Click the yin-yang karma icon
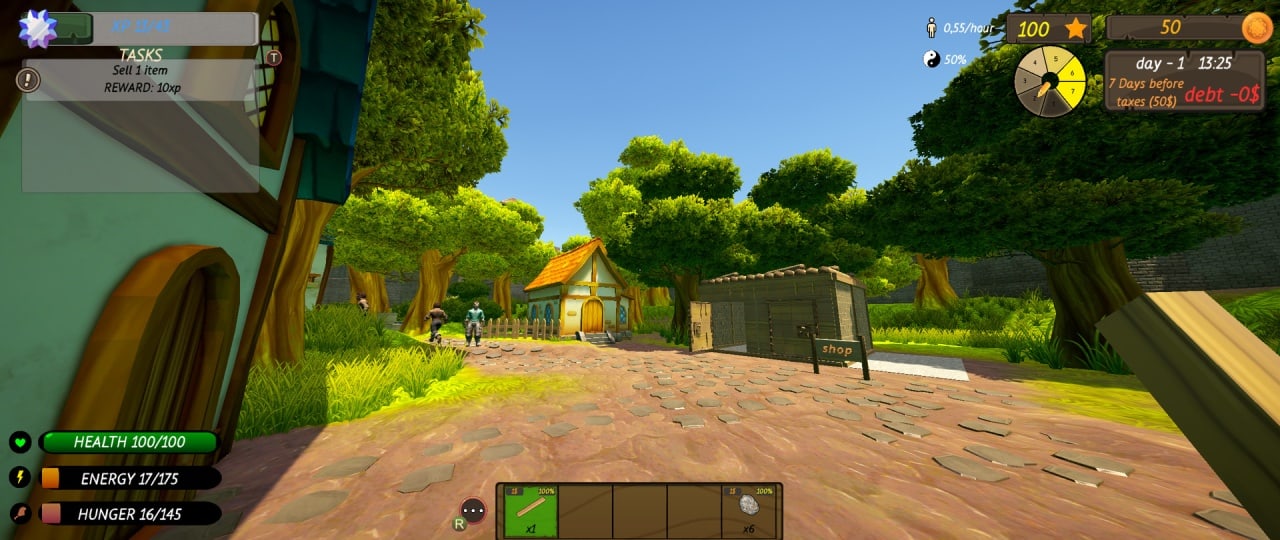The height and width of the screenshot is (540, 1280). pyautogui.click(x=932, y=59)
